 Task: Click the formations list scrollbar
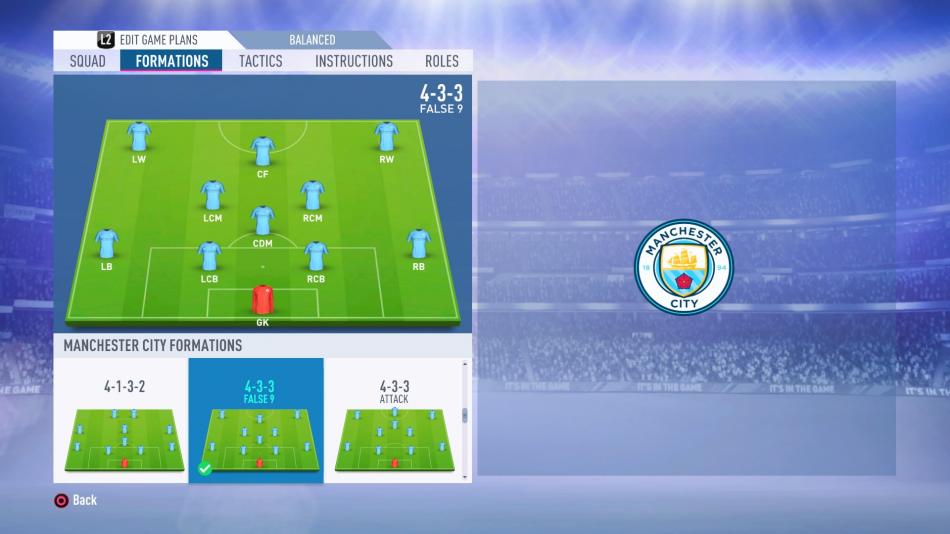464,414
